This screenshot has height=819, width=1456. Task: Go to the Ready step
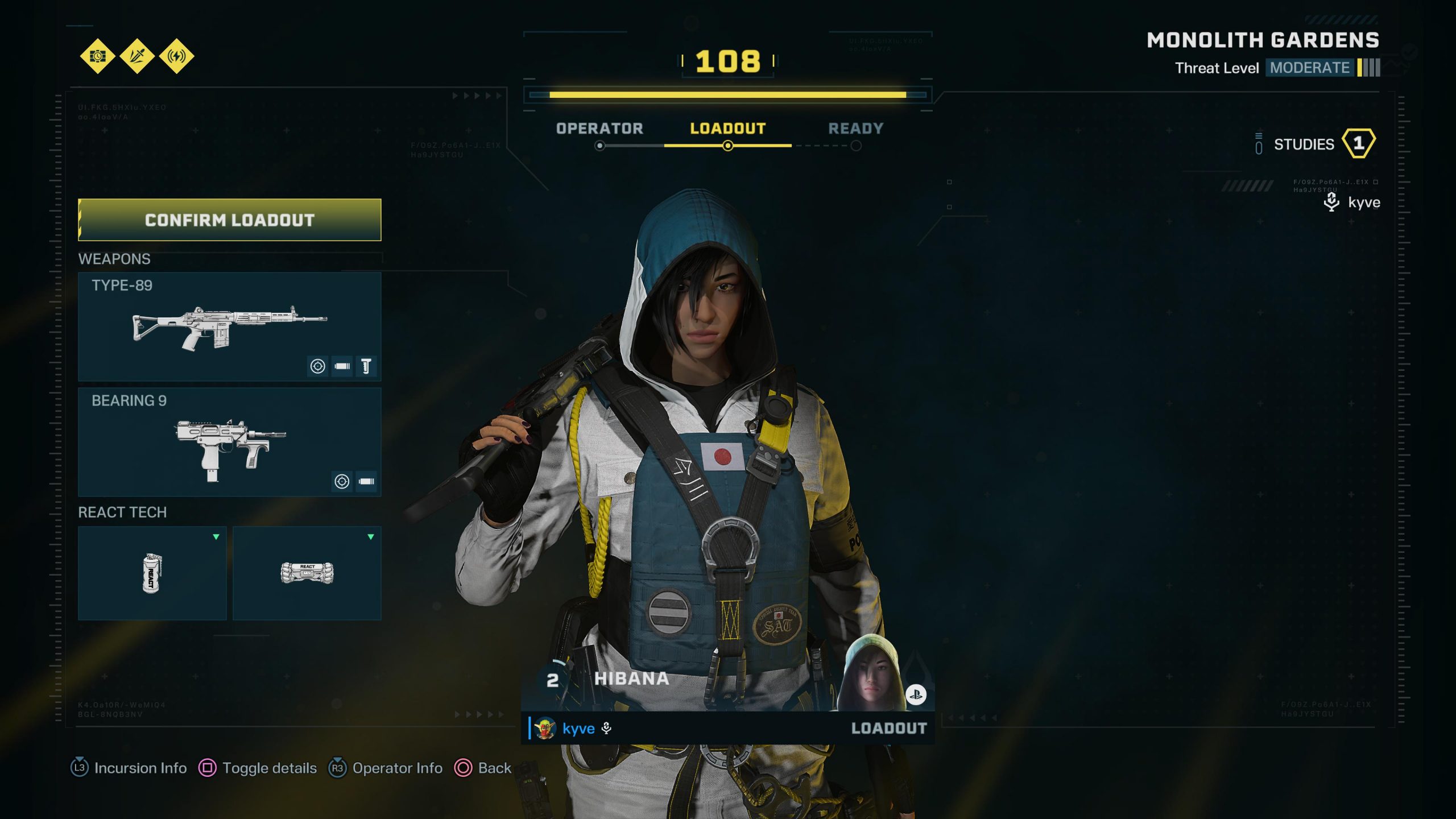[855, 129]
